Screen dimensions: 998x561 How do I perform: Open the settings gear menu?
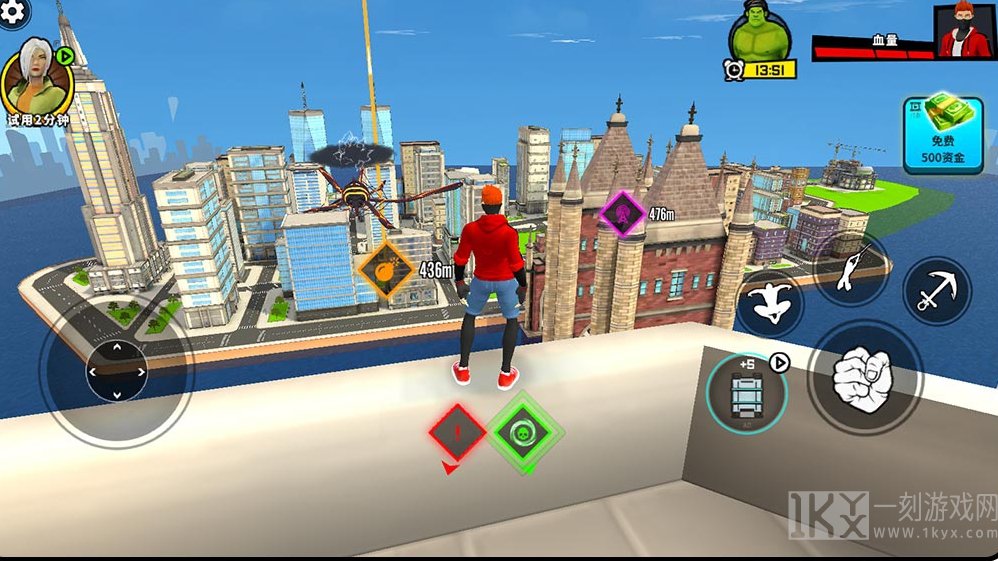pos(14,14)
